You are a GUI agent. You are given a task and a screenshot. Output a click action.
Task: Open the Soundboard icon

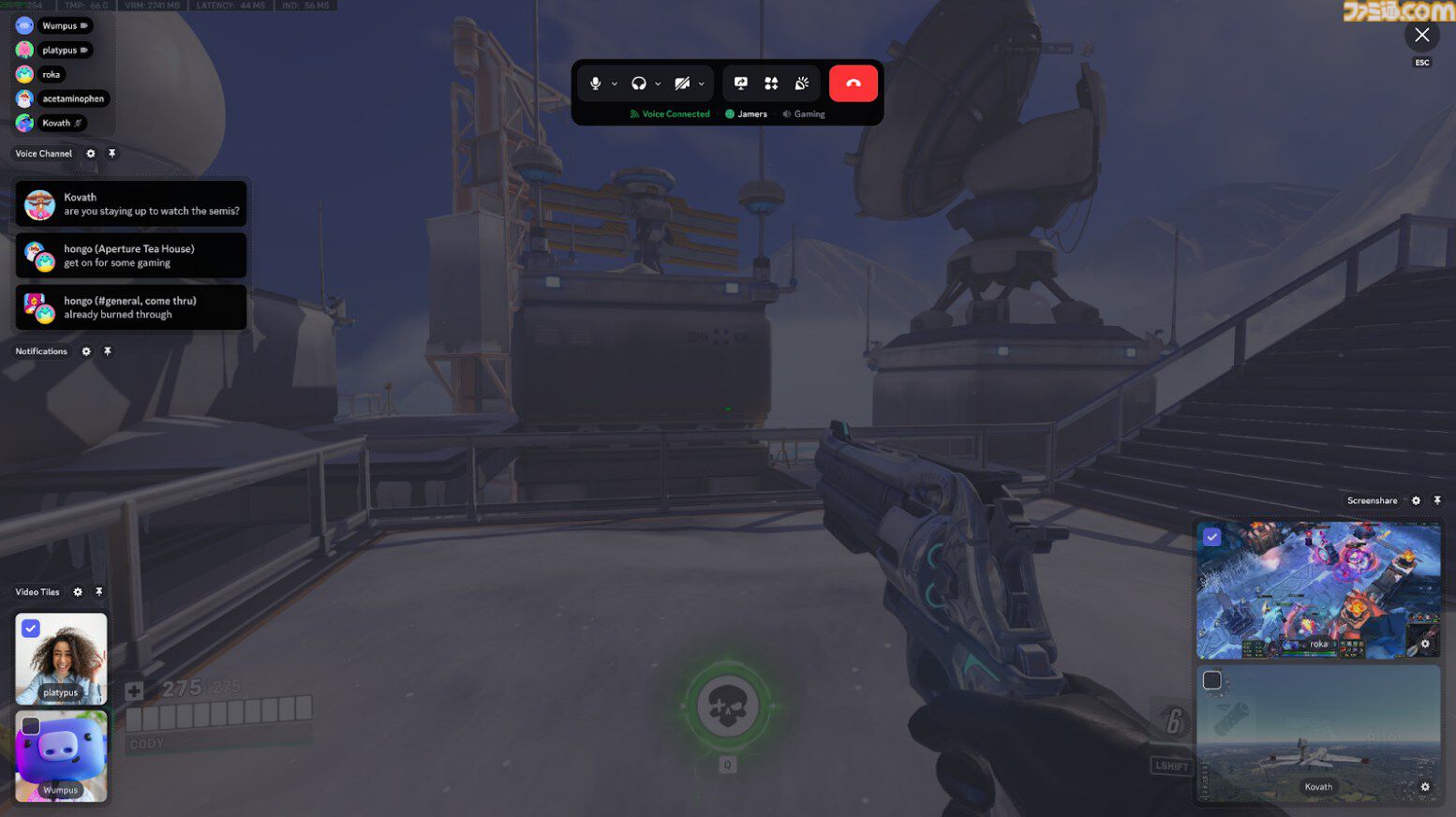point(800,83)
